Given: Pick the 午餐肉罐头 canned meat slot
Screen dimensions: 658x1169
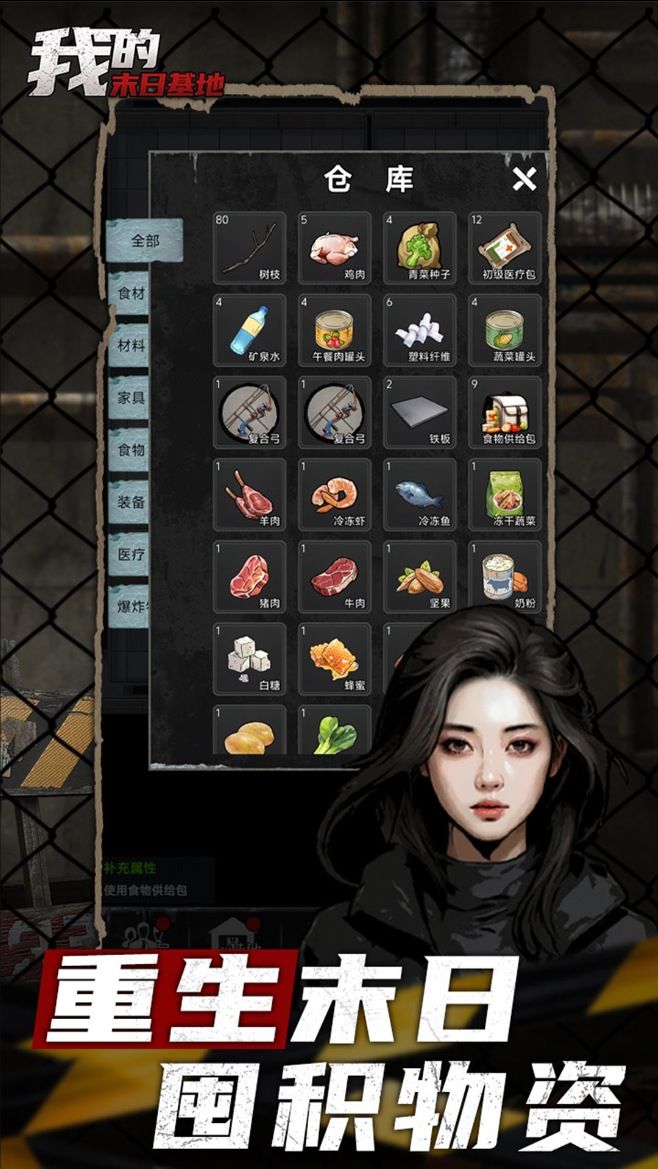Looking at the screenshot, I should [x=334, y=330].
